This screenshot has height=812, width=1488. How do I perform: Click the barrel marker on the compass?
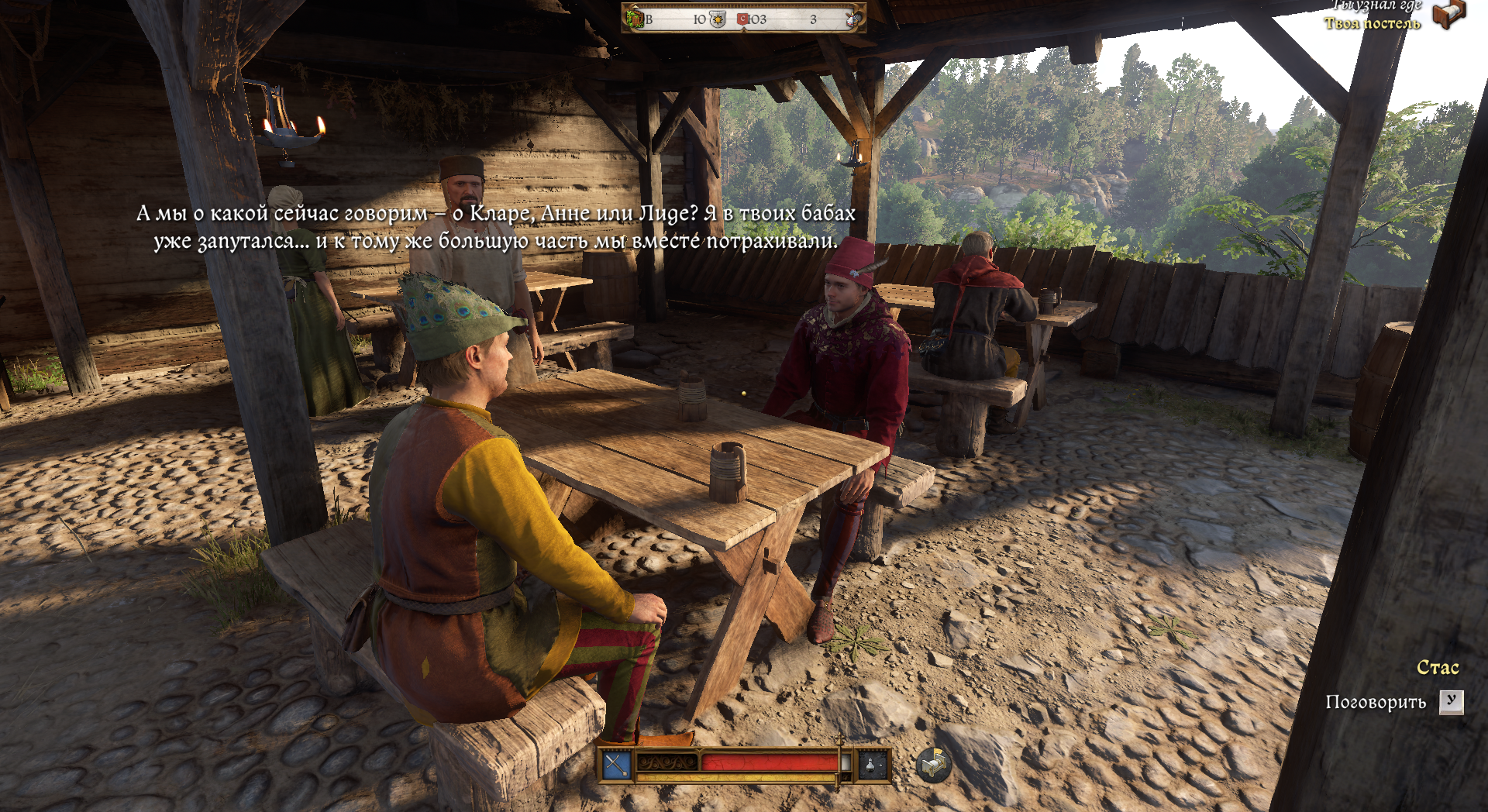tap(636, 19)
